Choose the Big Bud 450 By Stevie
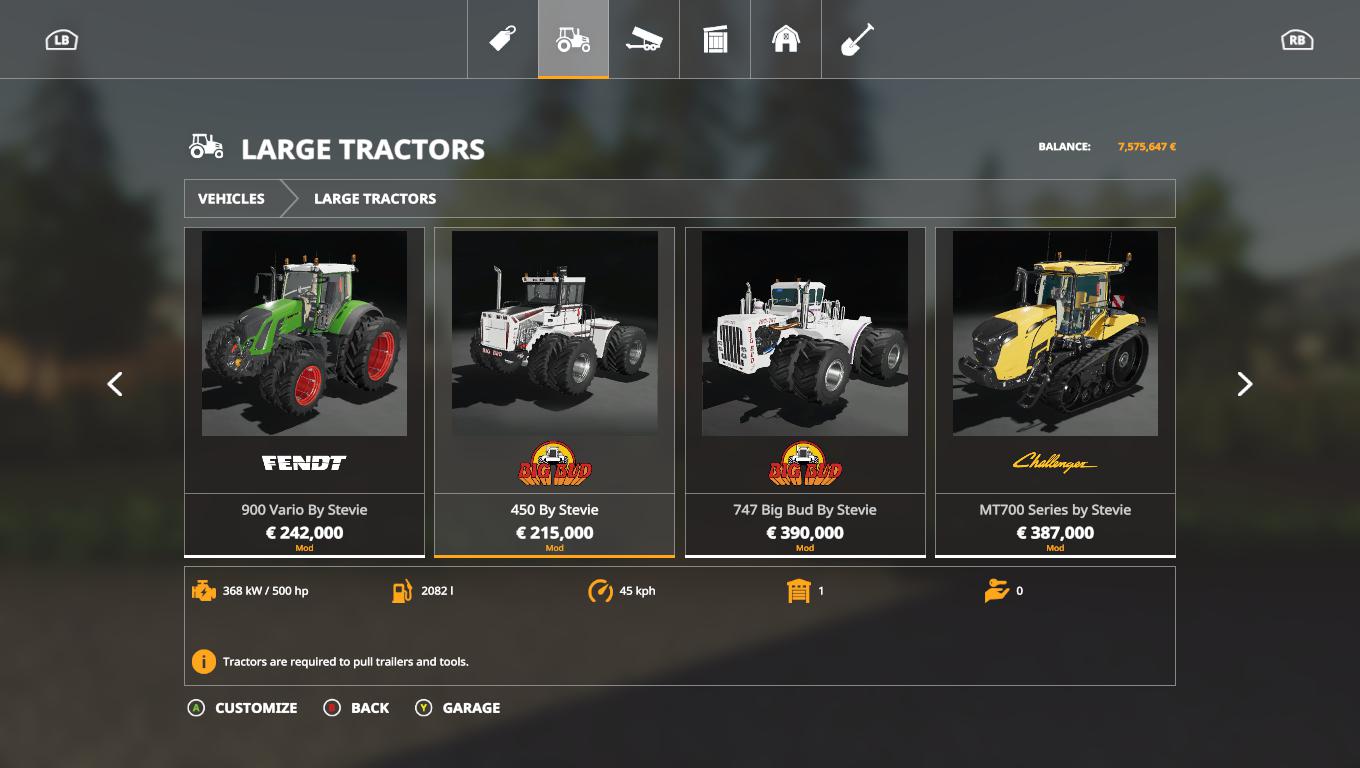 coord(554,391)
